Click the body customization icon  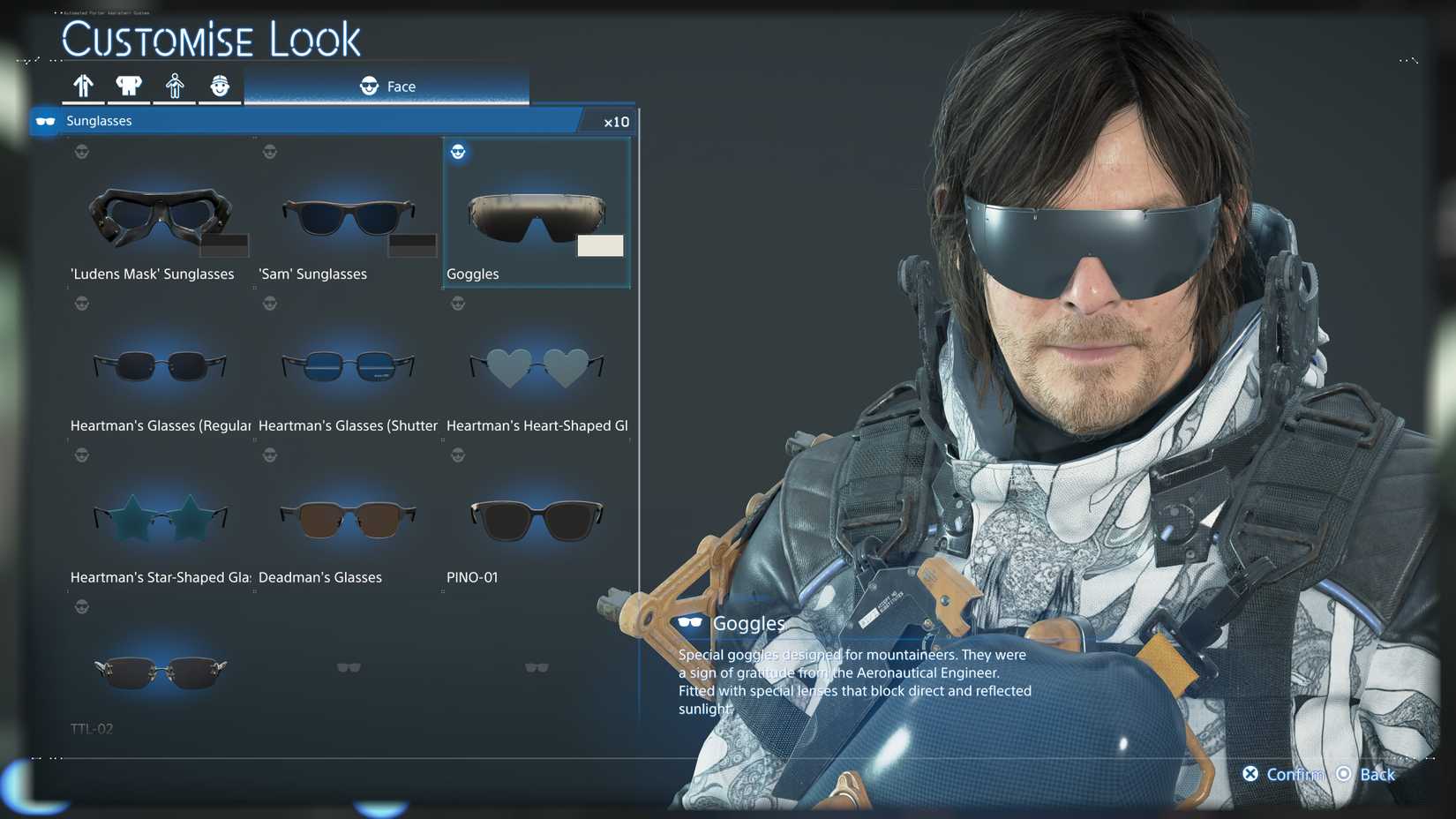pos(176,86)
